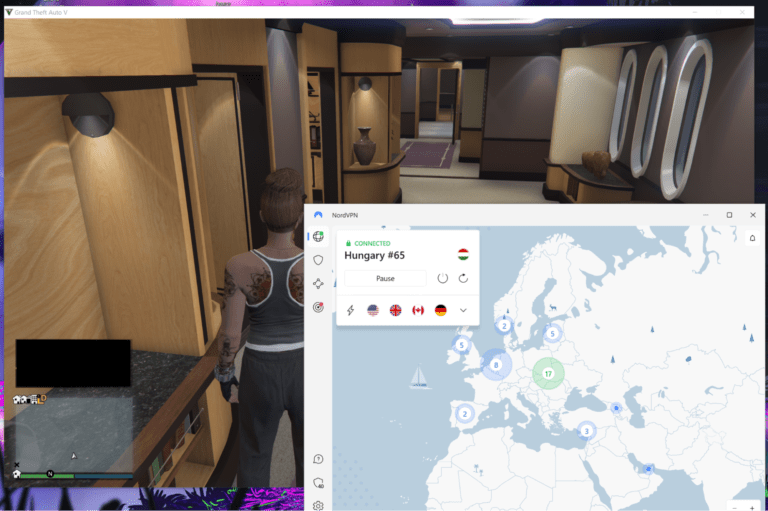Click the minimap radar in the game HUD
This screenshot has width=768, height=511.
[x=73, y=436]
